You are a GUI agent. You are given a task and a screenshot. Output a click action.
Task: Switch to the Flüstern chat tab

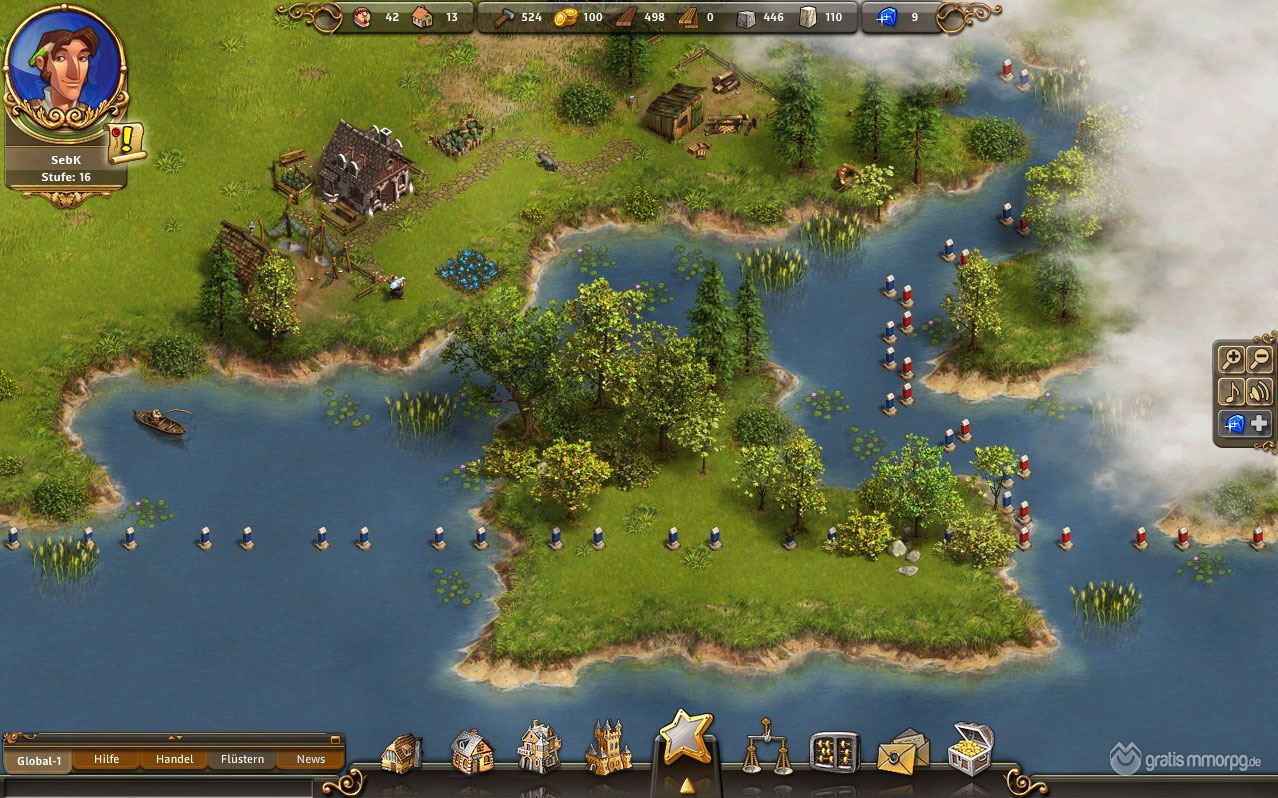(243, 759)
